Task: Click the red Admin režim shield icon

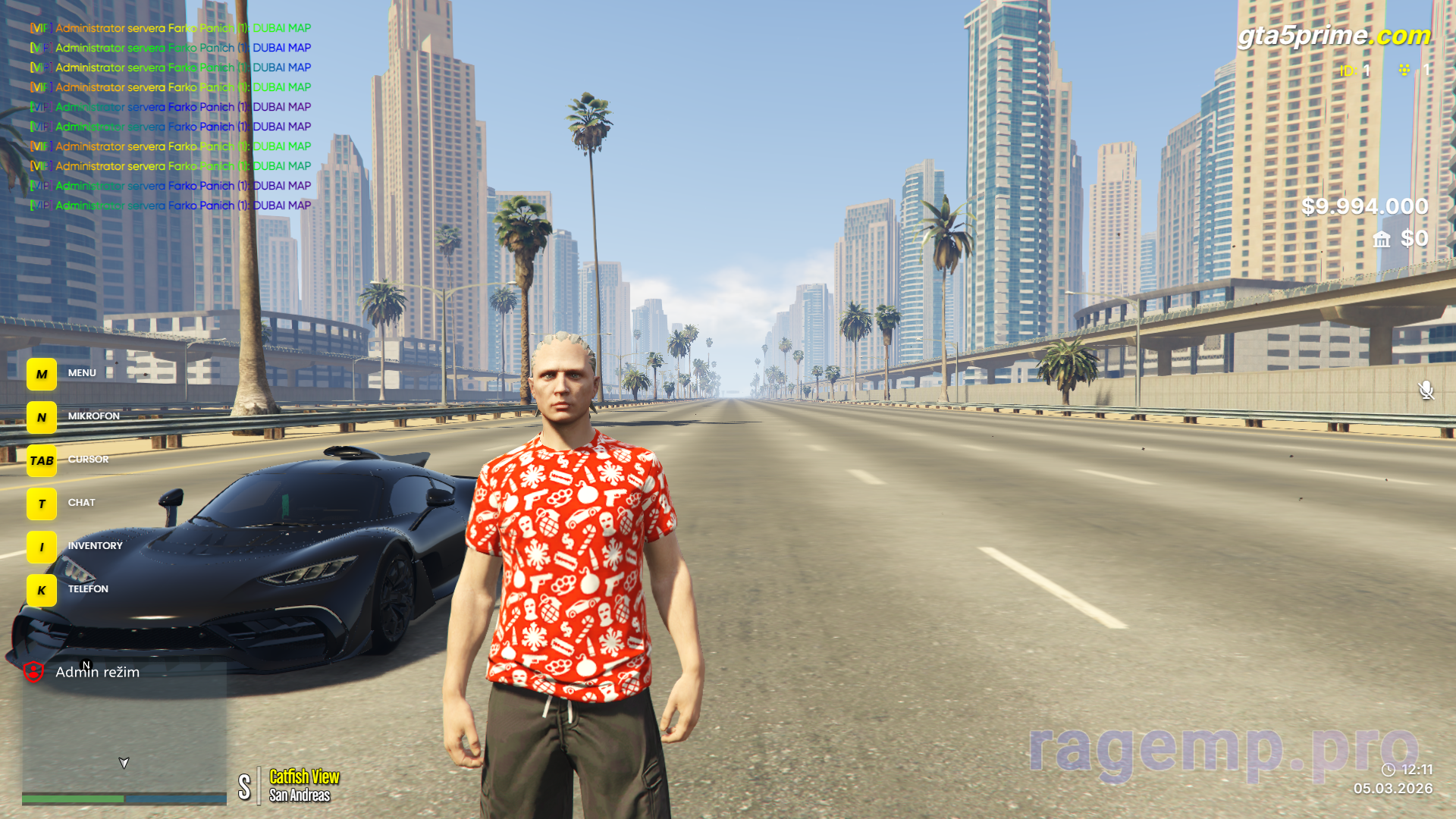Action: coord(33,672)
